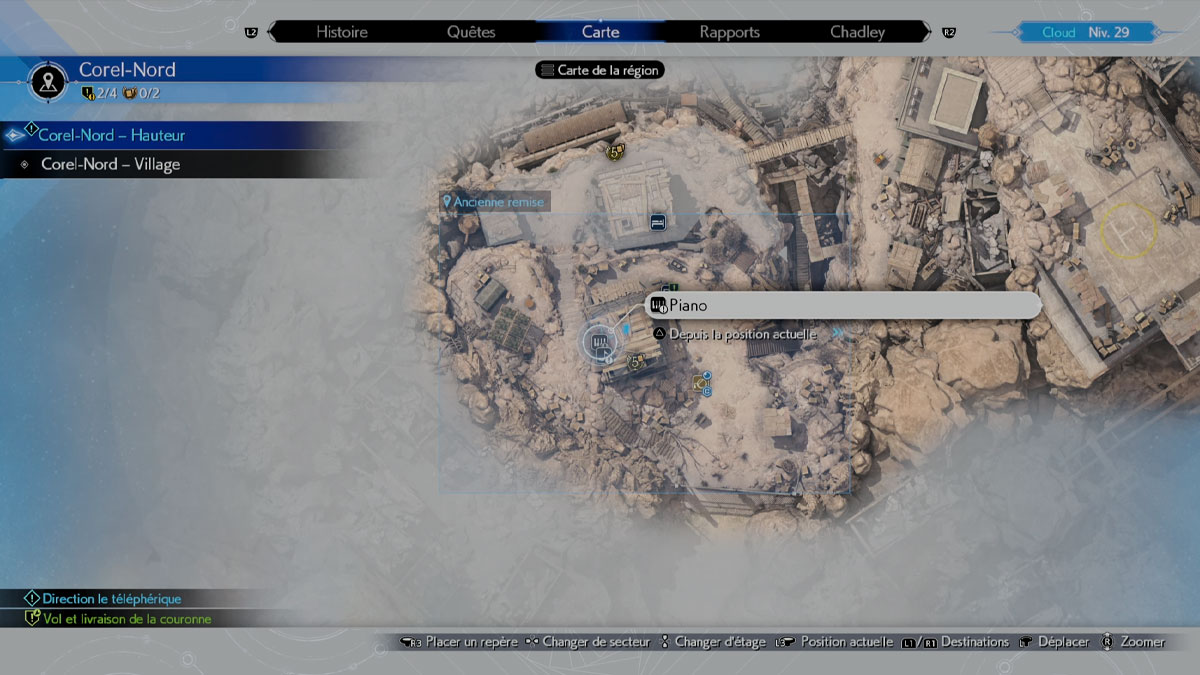Select Vol et livraison de la couronne quest

click(126, 619)
